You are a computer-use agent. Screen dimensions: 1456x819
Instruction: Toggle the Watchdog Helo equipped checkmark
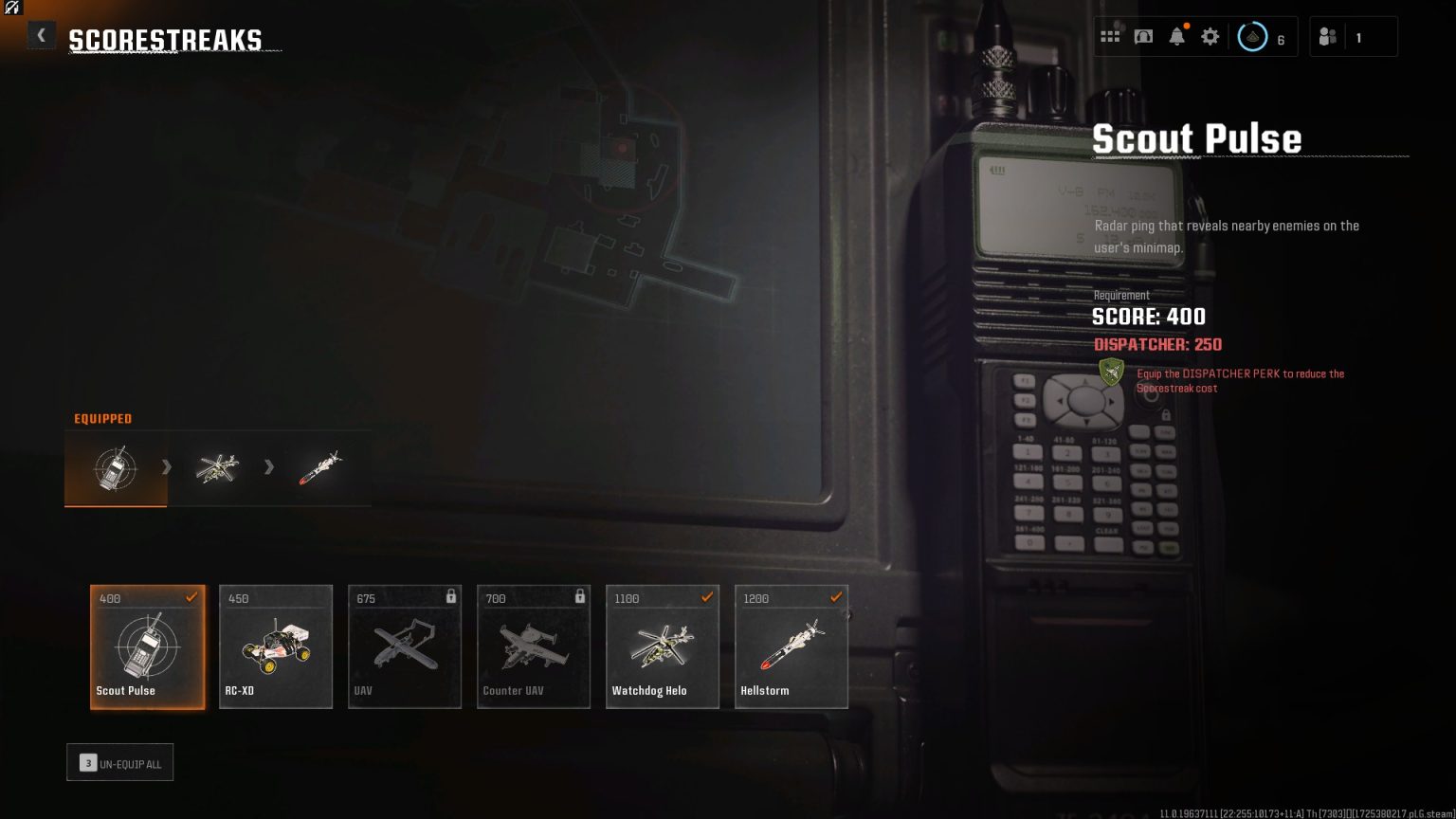[x=706, y=597]
